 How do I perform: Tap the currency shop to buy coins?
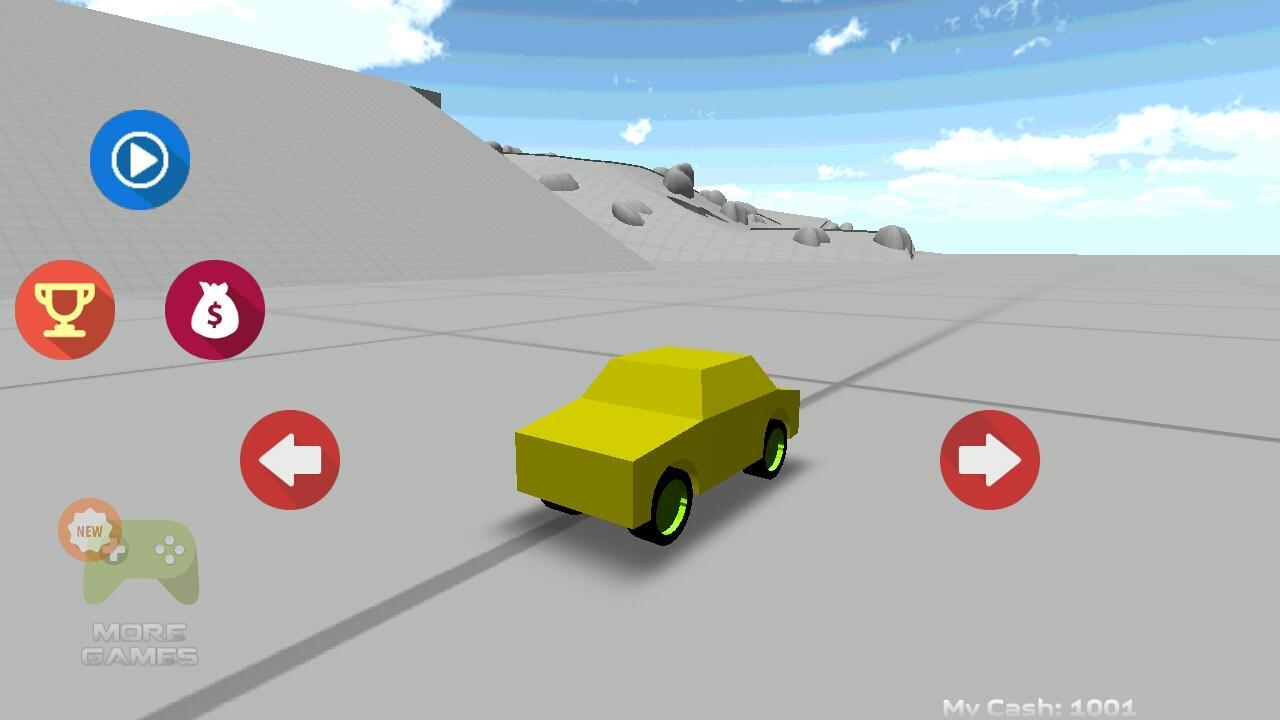(x=213, y=308)
